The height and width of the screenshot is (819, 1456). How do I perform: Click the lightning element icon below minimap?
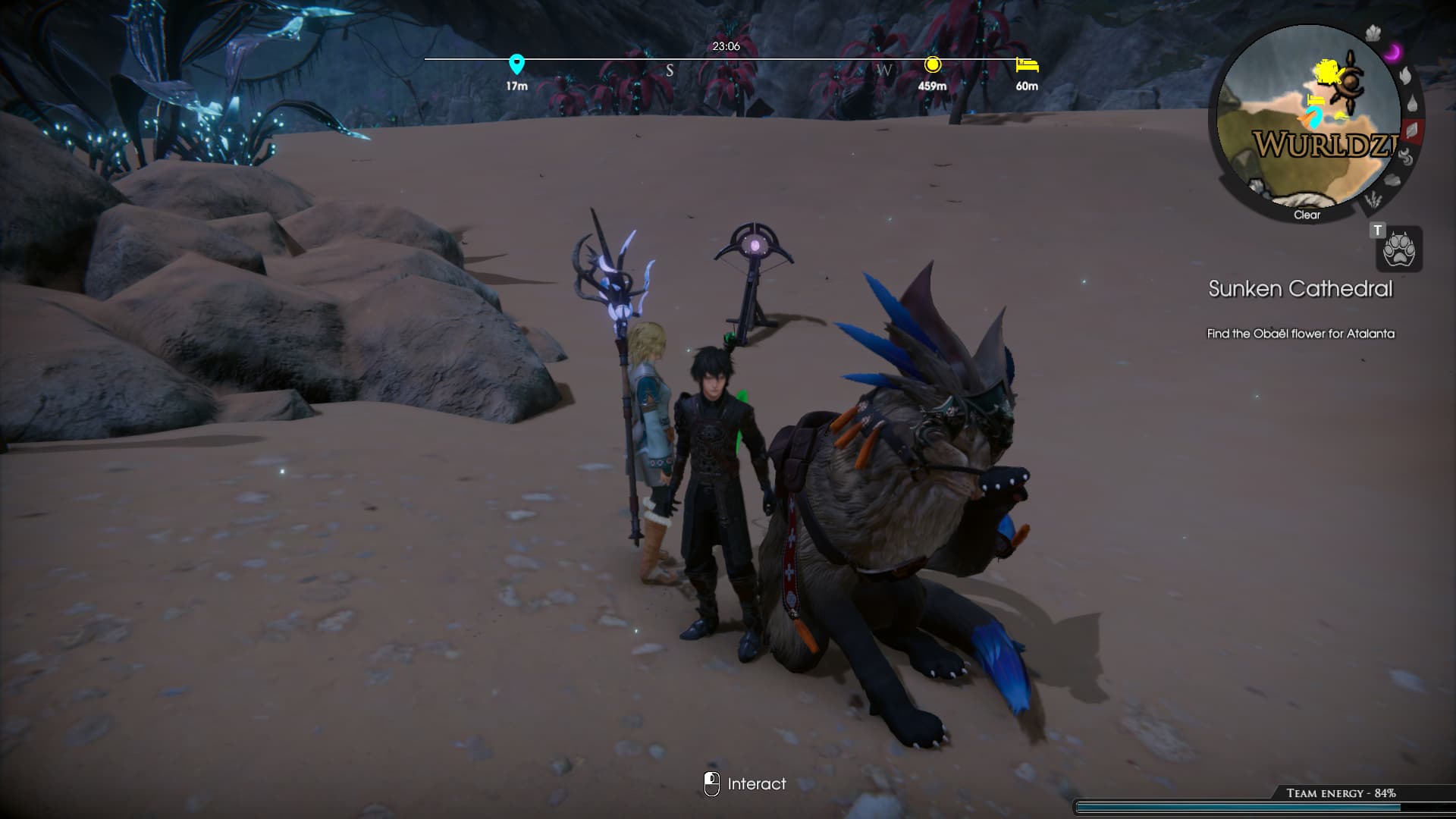pyautogui.click(x=1373, y=200)
